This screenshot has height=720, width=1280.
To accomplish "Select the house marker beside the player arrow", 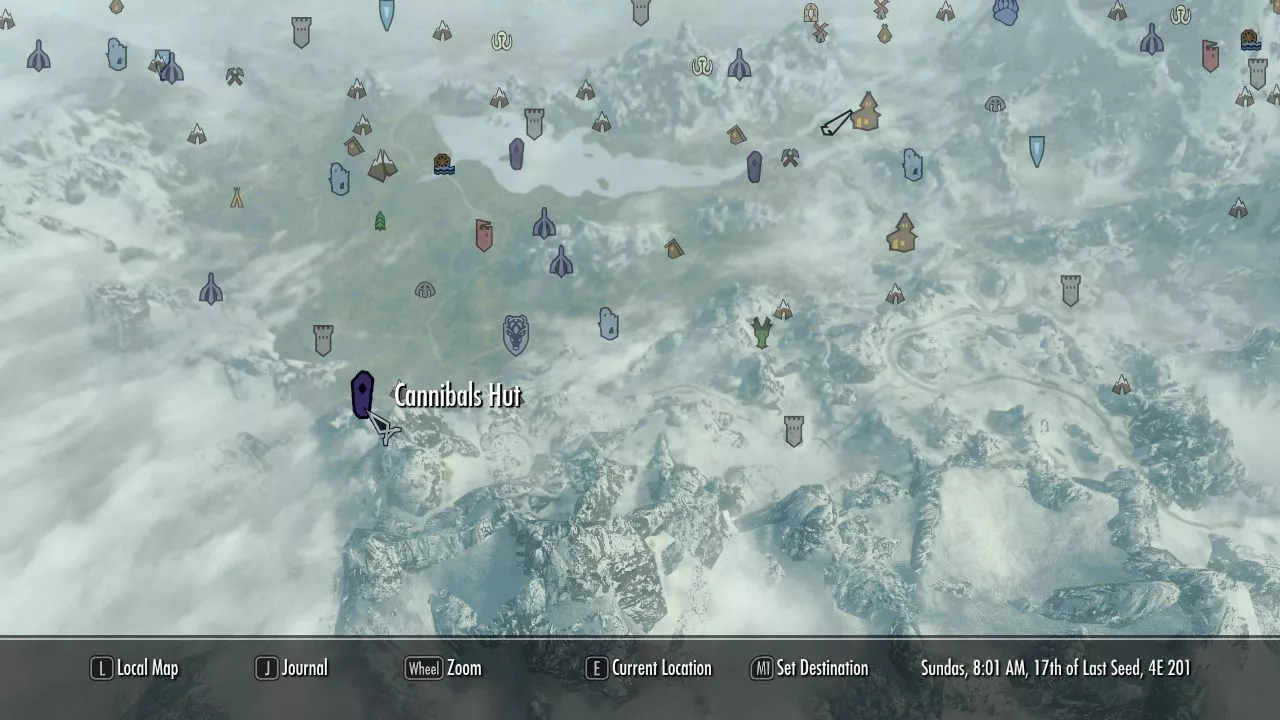I will pos(866,112).
